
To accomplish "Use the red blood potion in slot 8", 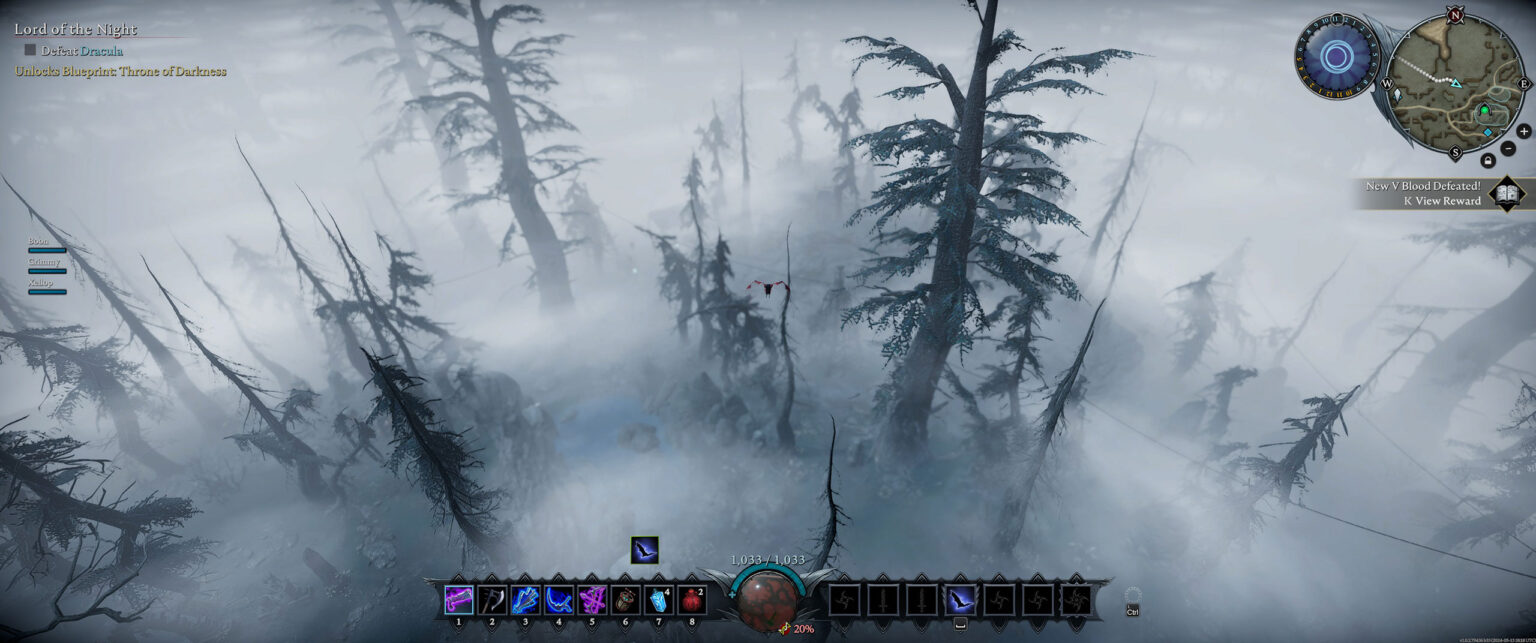I will pos(692,599).
